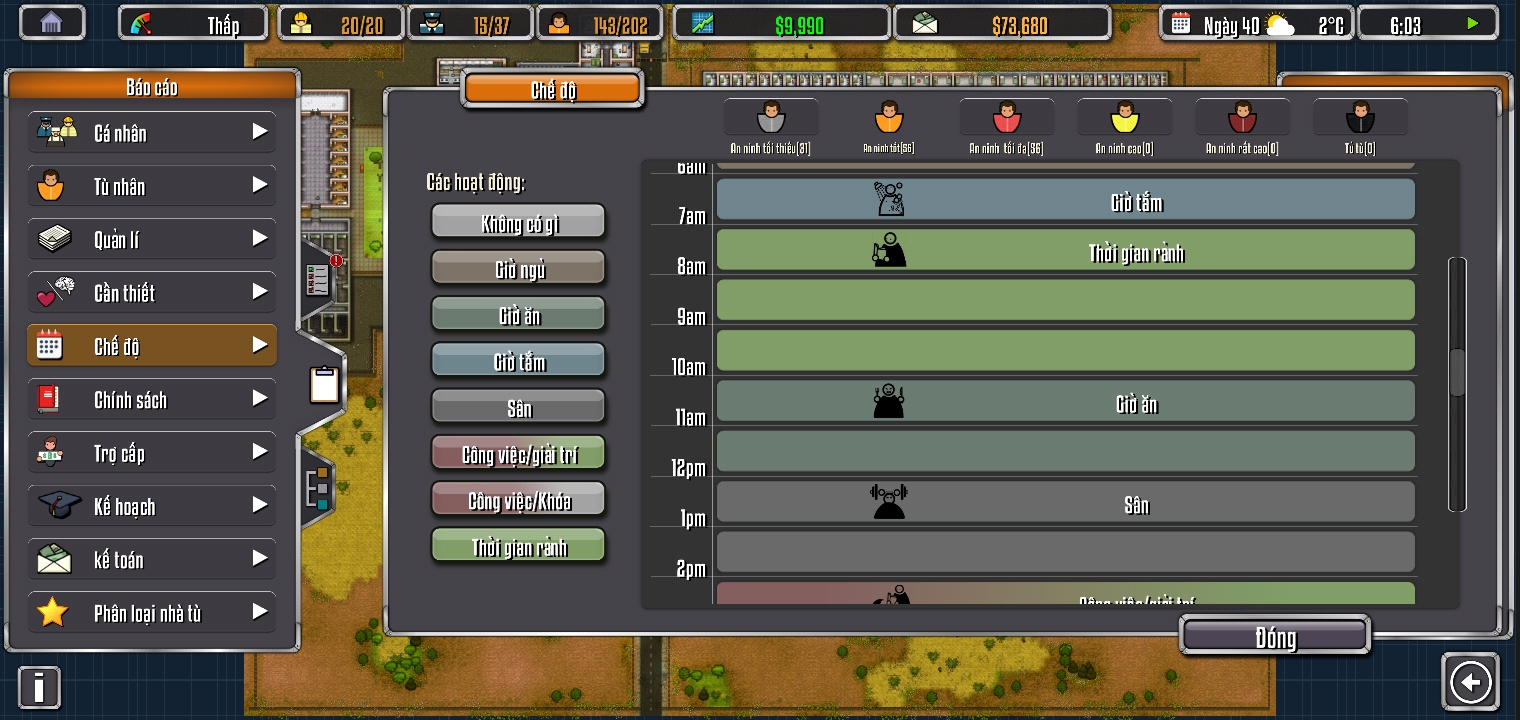Open the kế toán finance menu
1520x720 pixels.
coord(151,559)
